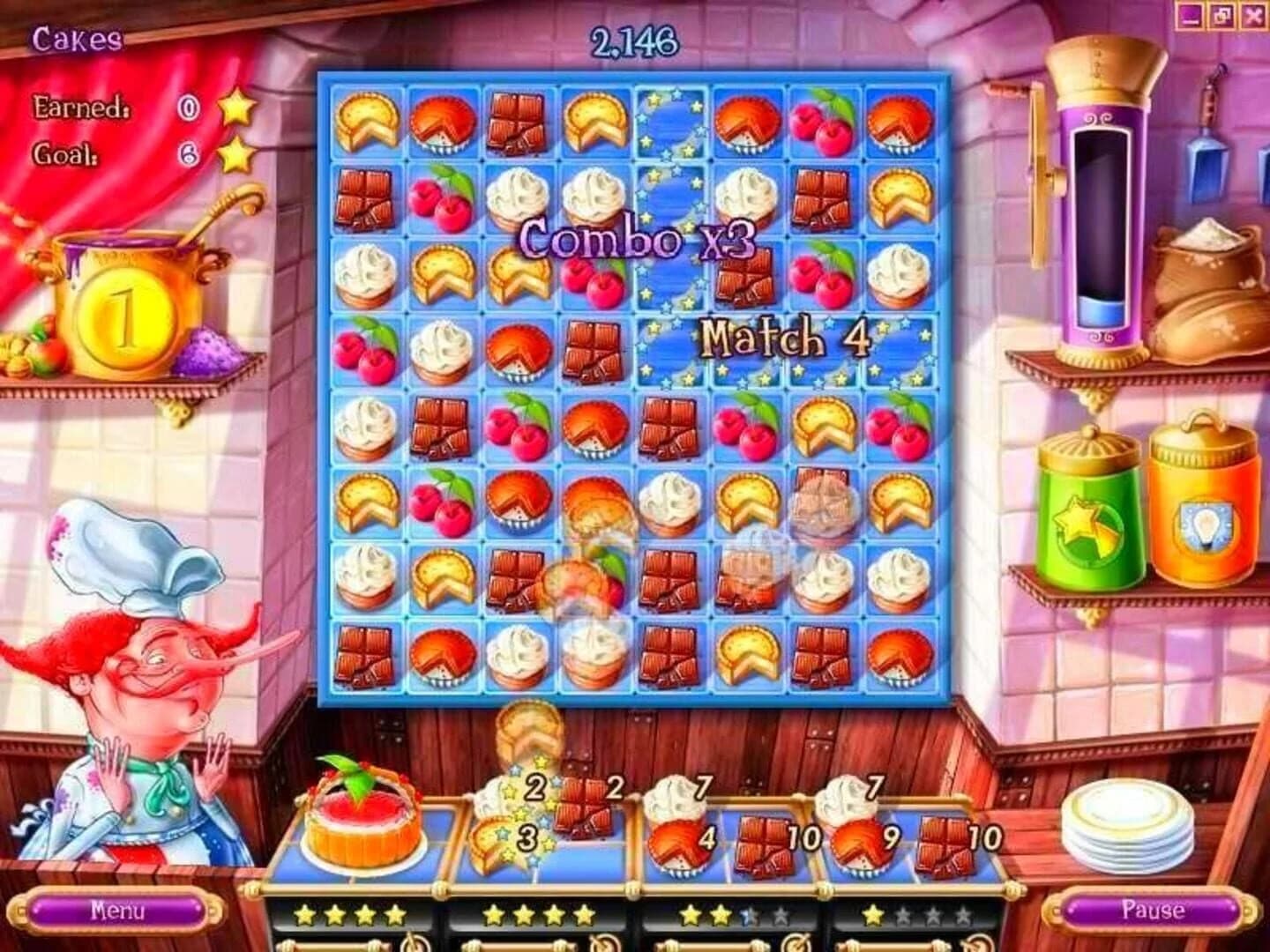
Task: Click the hourglass timer column
Action: click(x=1102, y=220)
